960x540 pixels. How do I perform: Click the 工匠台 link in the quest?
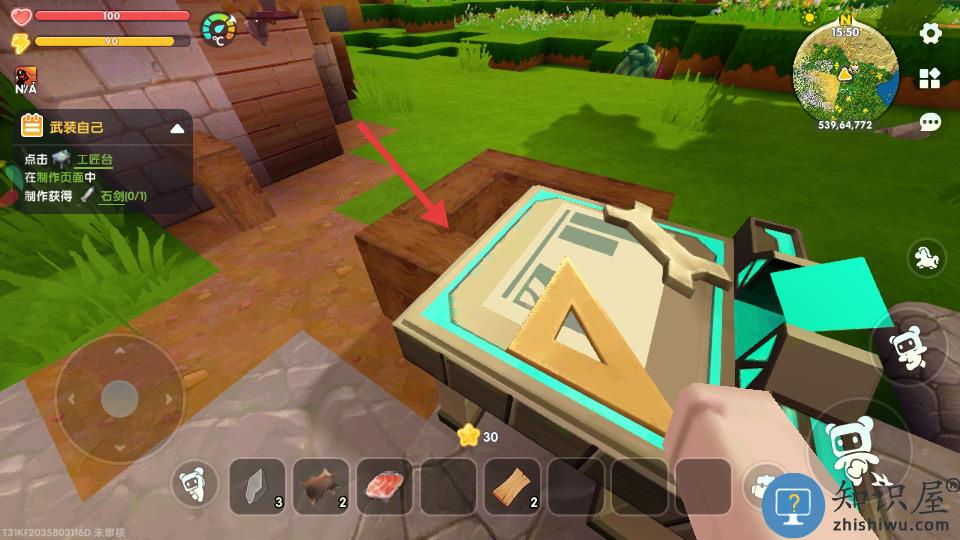click(x=94, y=159)
